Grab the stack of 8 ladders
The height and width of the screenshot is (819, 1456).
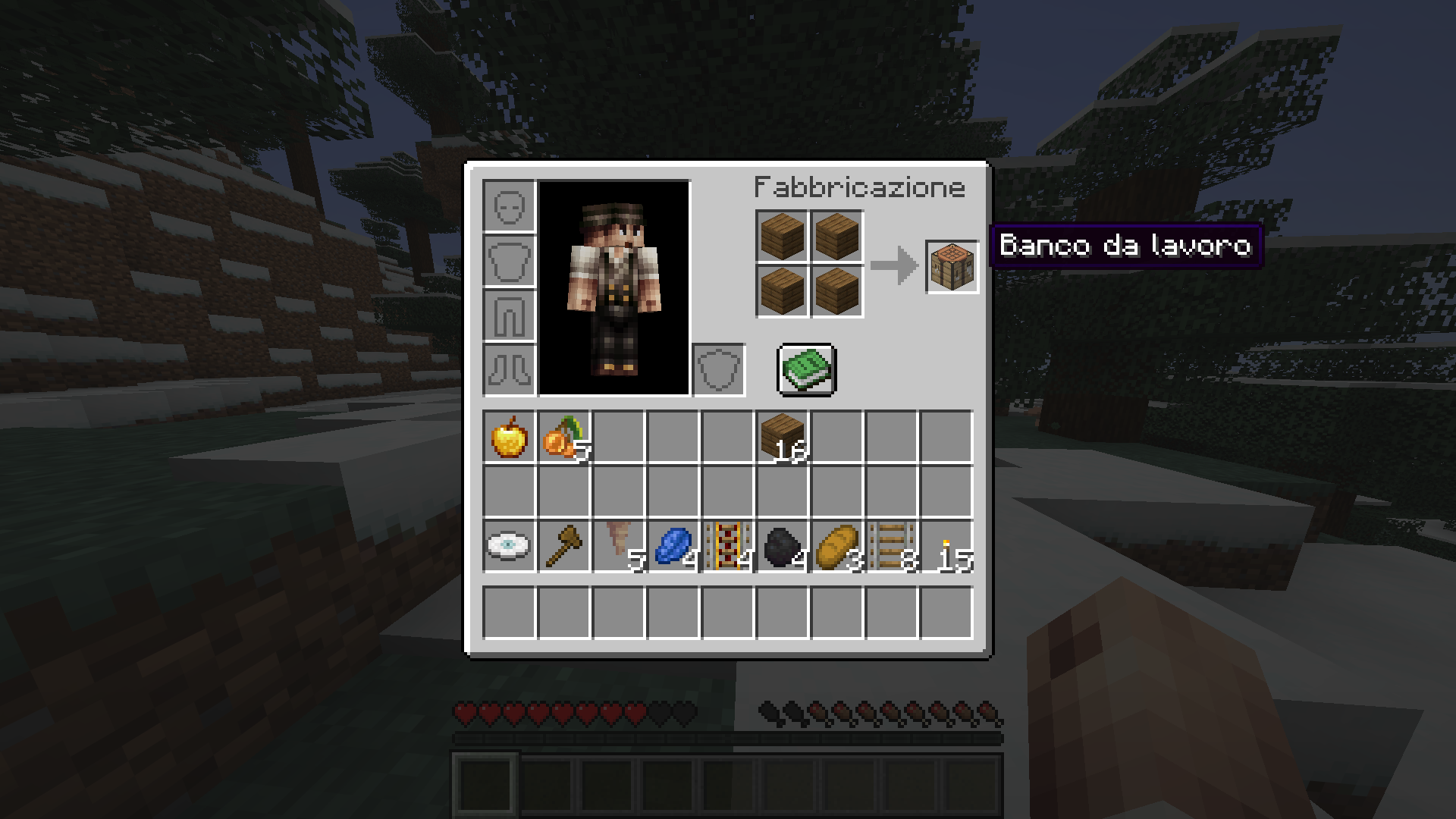pyautogui.click(x=891, y=544)
